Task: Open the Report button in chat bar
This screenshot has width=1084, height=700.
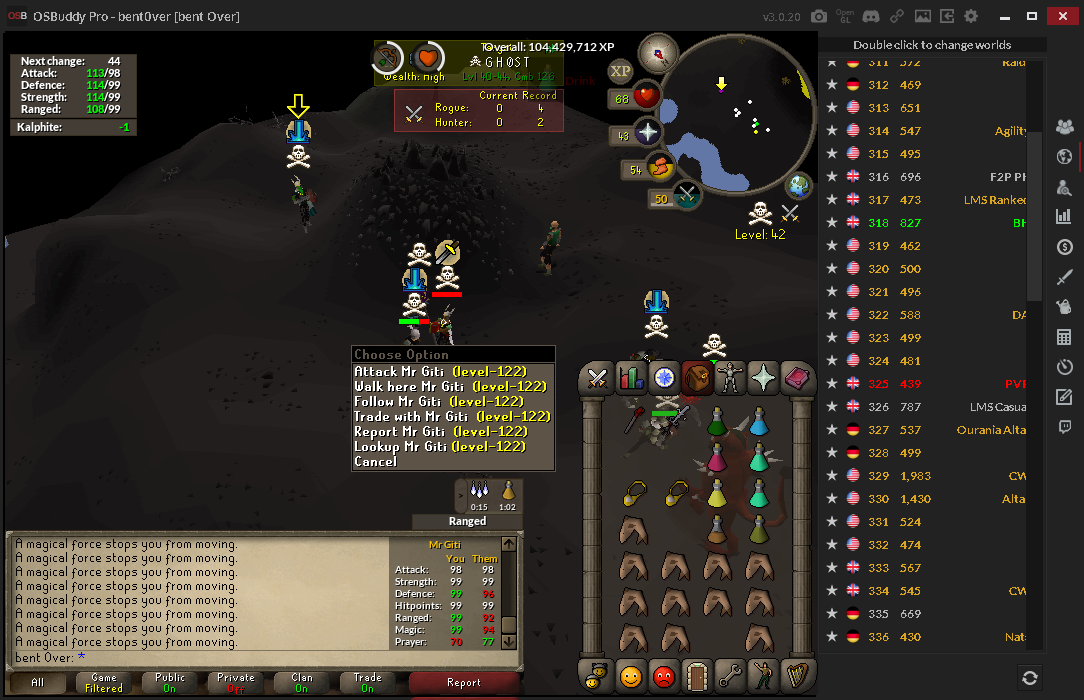Action: [464, 683]
